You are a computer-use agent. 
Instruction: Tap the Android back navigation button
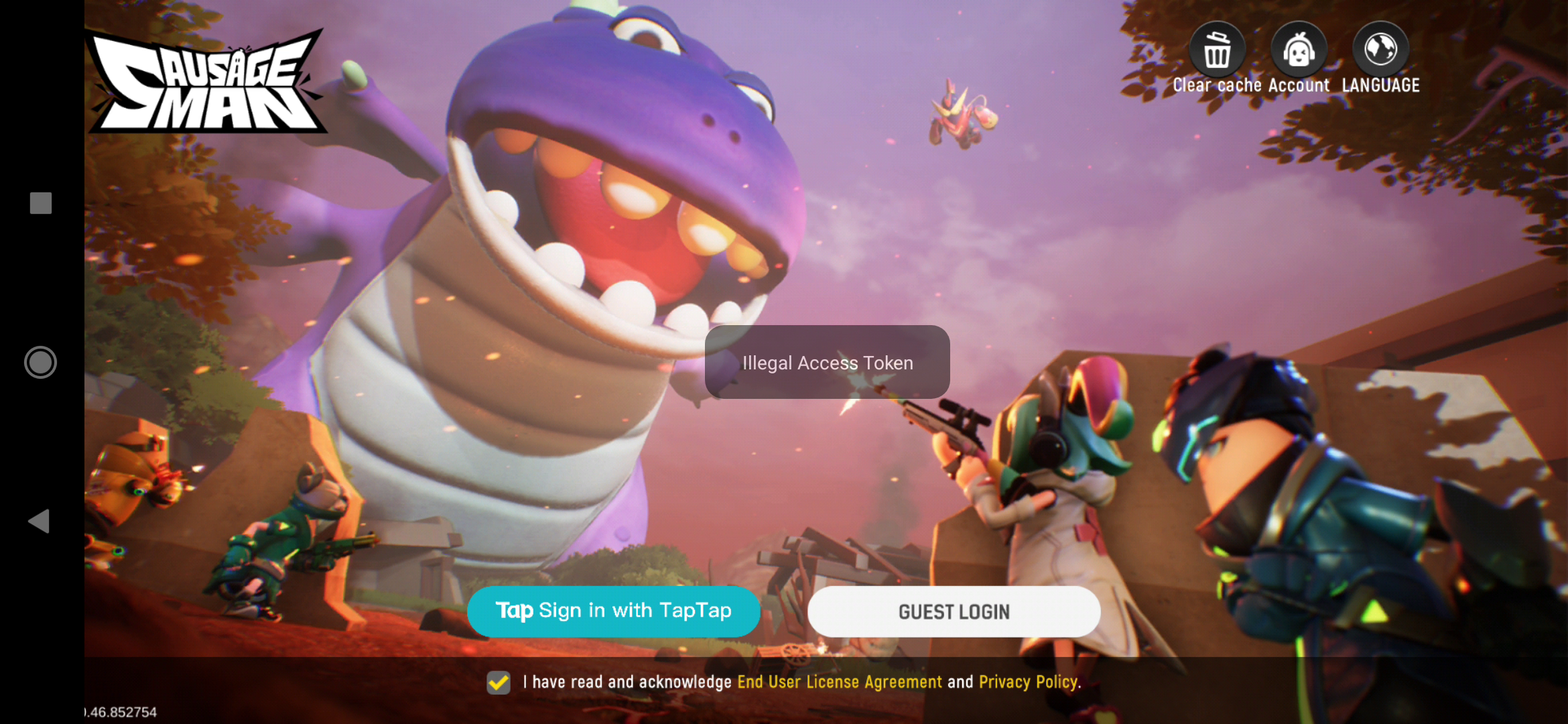[x=39, y=521]
